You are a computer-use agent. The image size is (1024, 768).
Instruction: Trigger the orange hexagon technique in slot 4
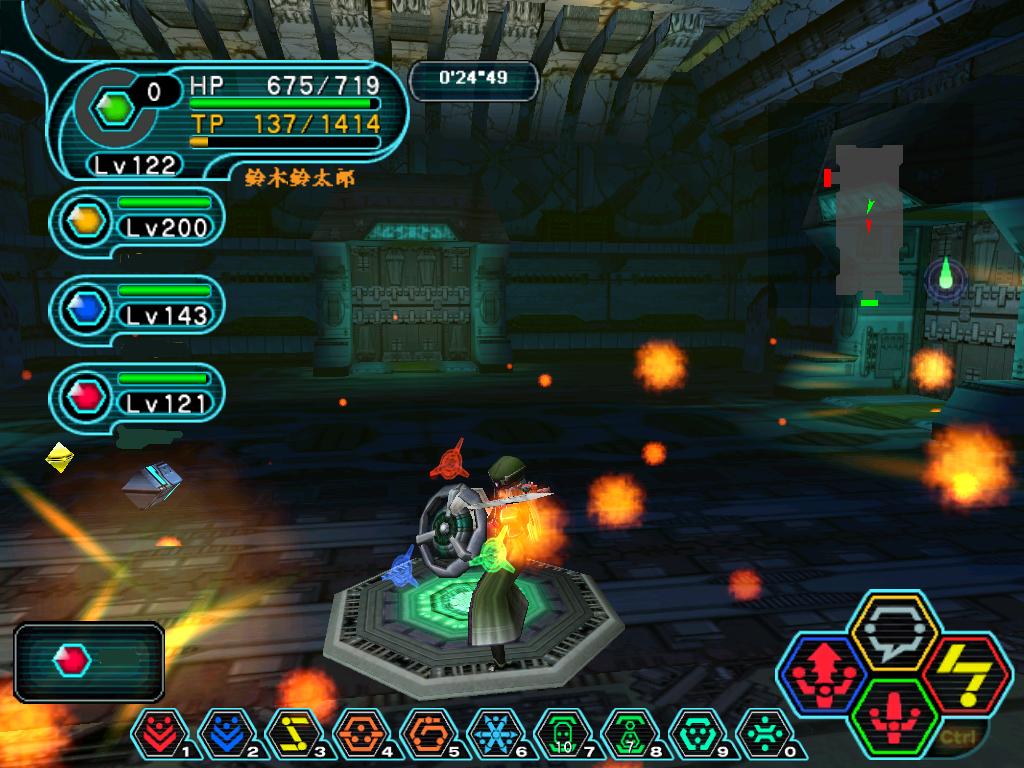(355, 734)
